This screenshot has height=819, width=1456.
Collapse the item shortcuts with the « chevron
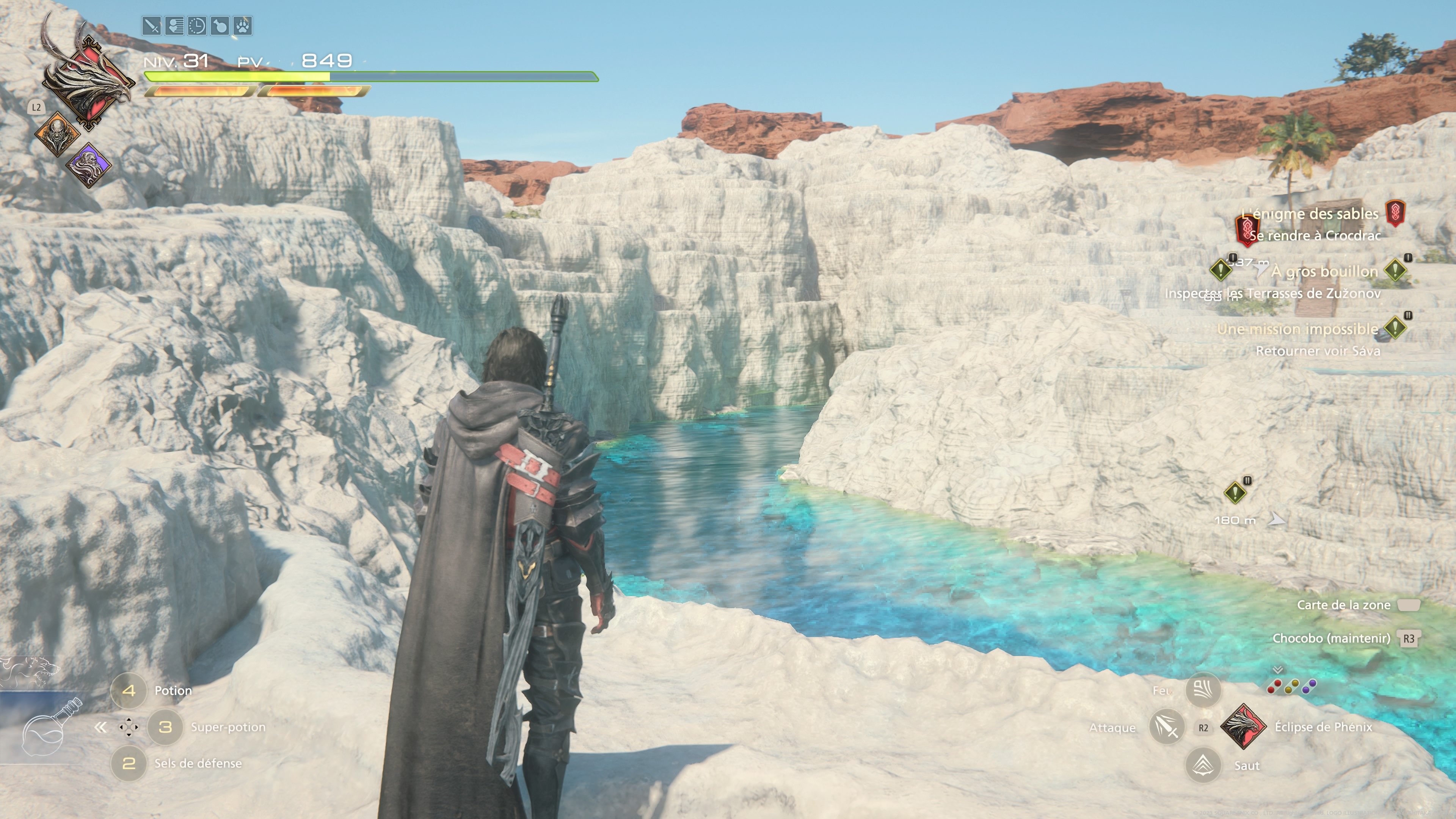[x=100, y=728]
